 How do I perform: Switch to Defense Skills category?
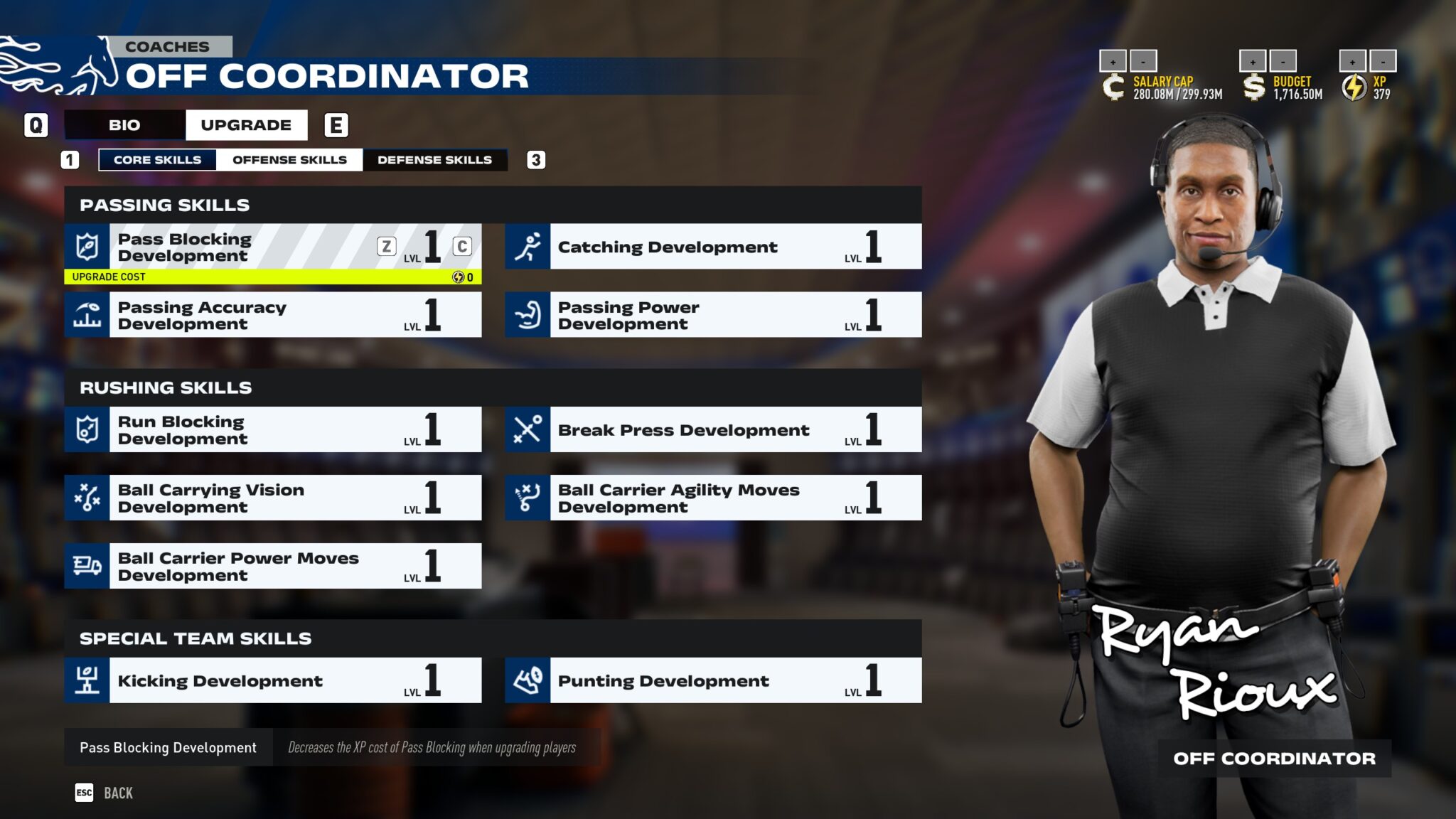pyautogui.click(x=434, y=160)
